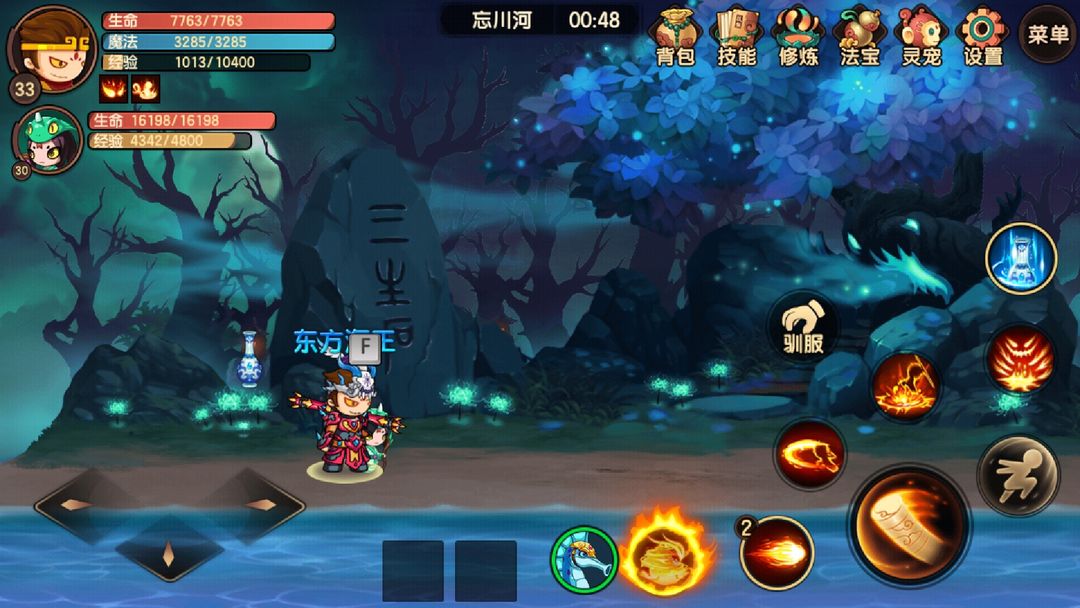The height and width of the screenshot is (608, 1080).
Task: Use the main staff attack button
Action: [x=909, y=525]
